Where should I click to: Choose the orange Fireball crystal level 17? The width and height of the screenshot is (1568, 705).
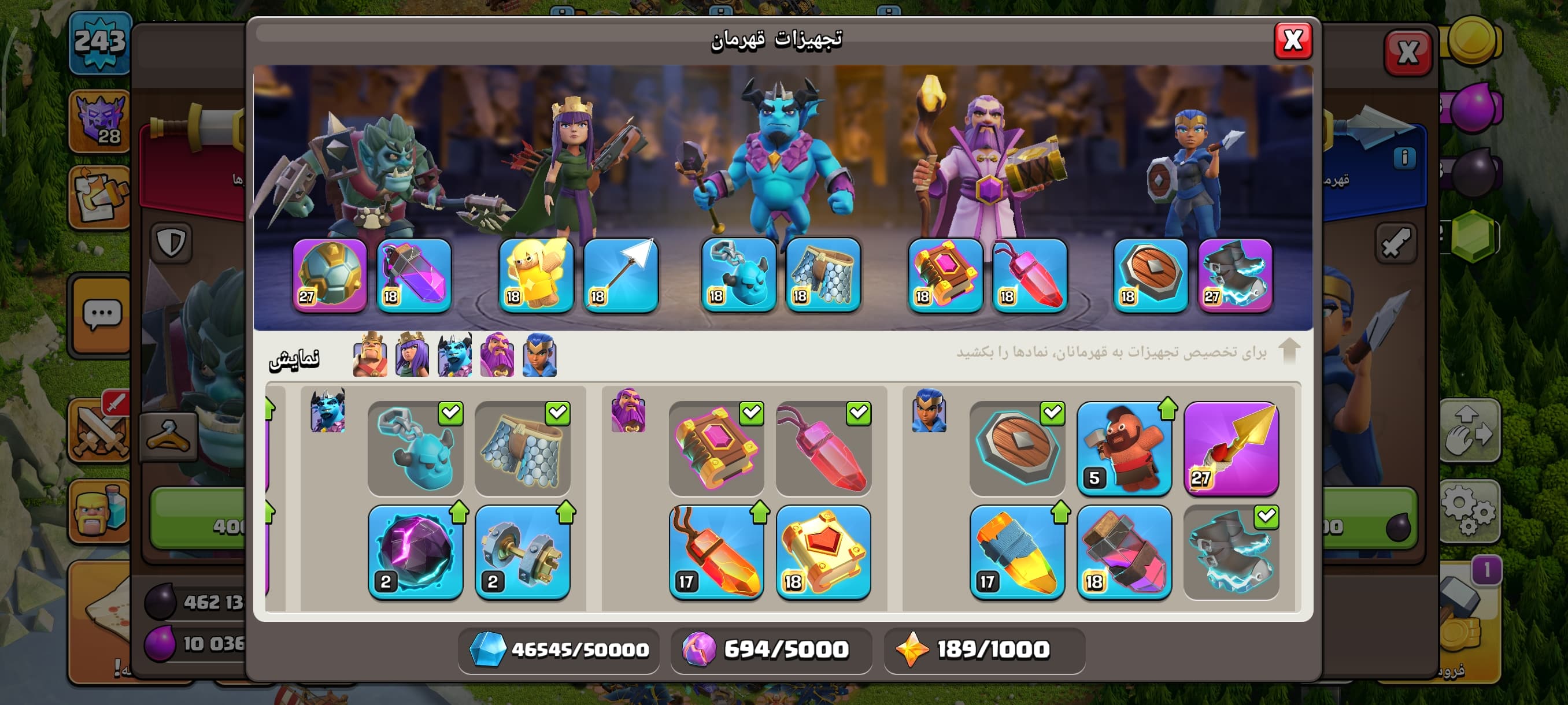point(716,552)
